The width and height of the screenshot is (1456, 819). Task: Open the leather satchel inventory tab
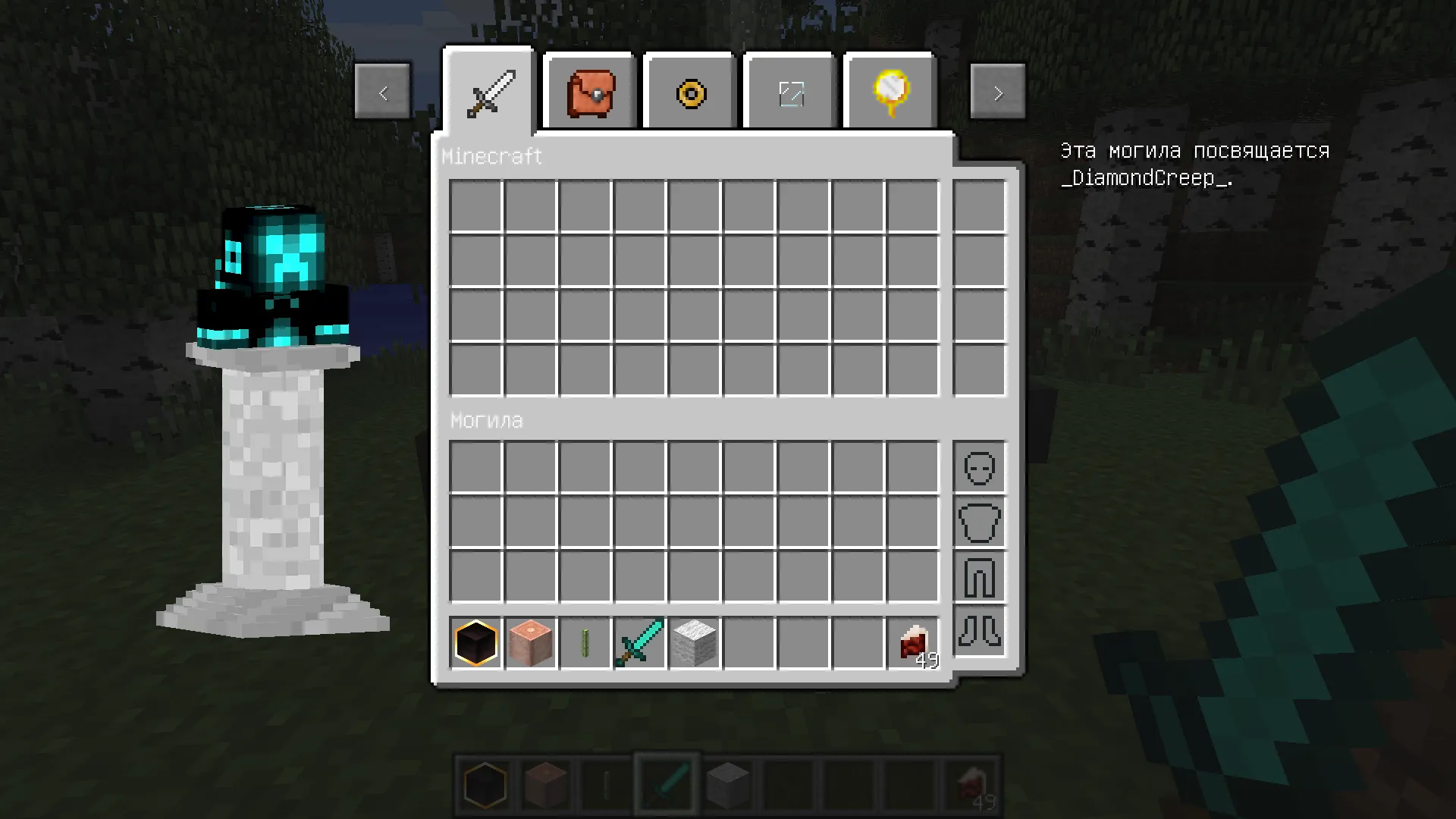coord(589,93)
